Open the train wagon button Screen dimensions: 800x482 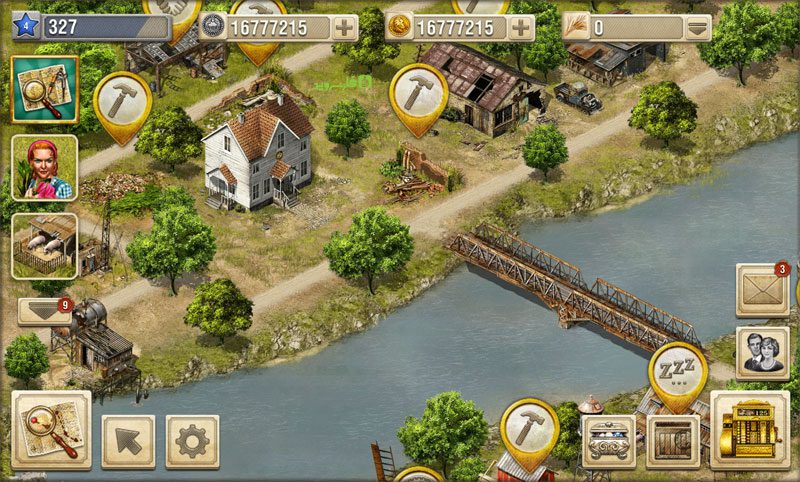point(609,441)
